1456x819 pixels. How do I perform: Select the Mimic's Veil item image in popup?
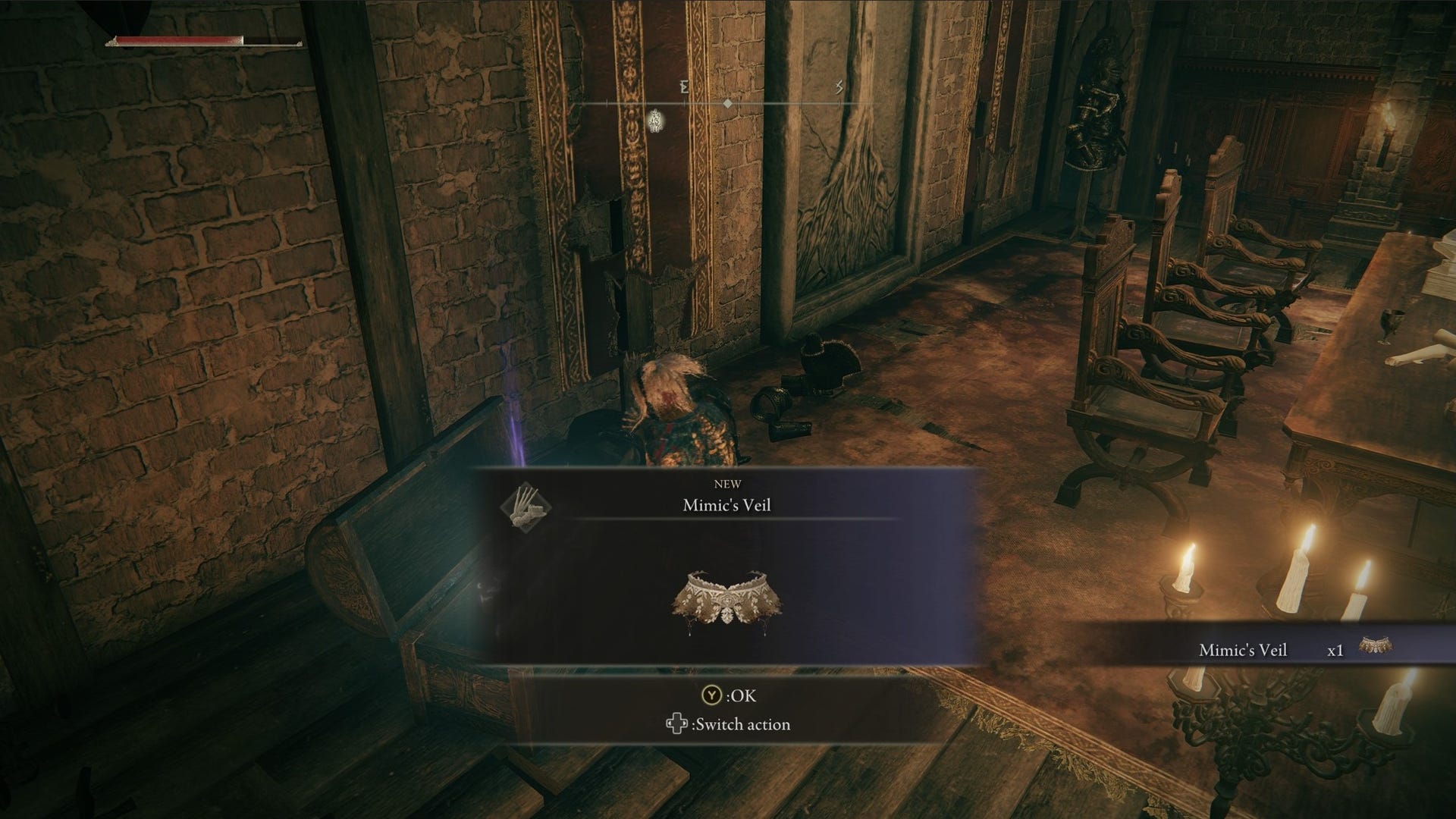click(726, 603)
